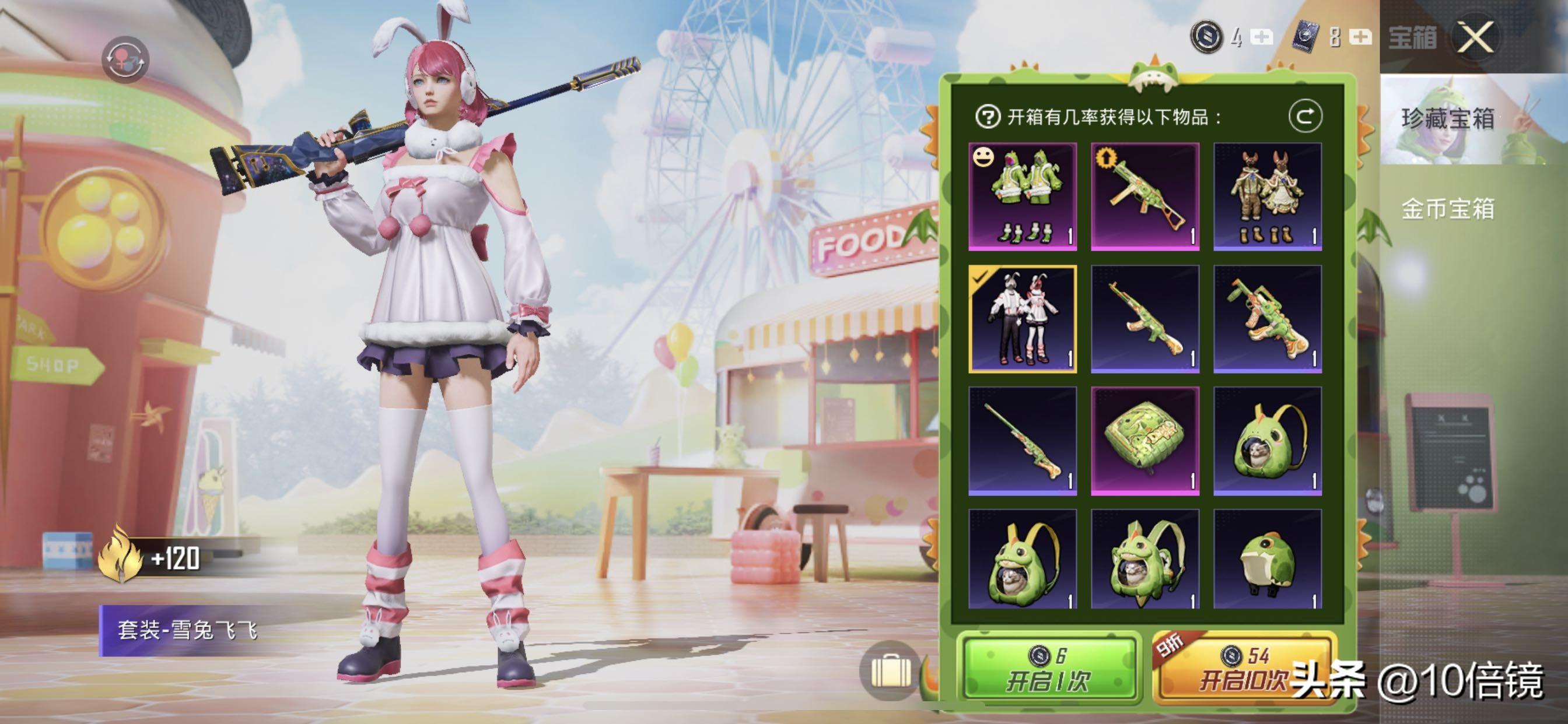This screenshot has height=724, width=1568.
Task: Switch to the 珍藏宝箱 tab
Action: coord(1448,119)
